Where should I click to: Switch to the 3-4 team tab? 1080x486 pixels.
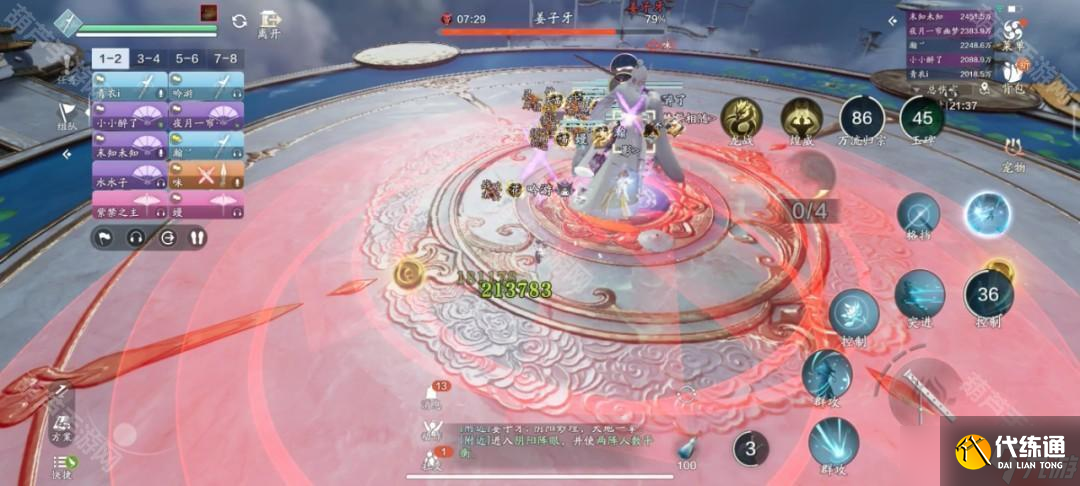point(149,59)
